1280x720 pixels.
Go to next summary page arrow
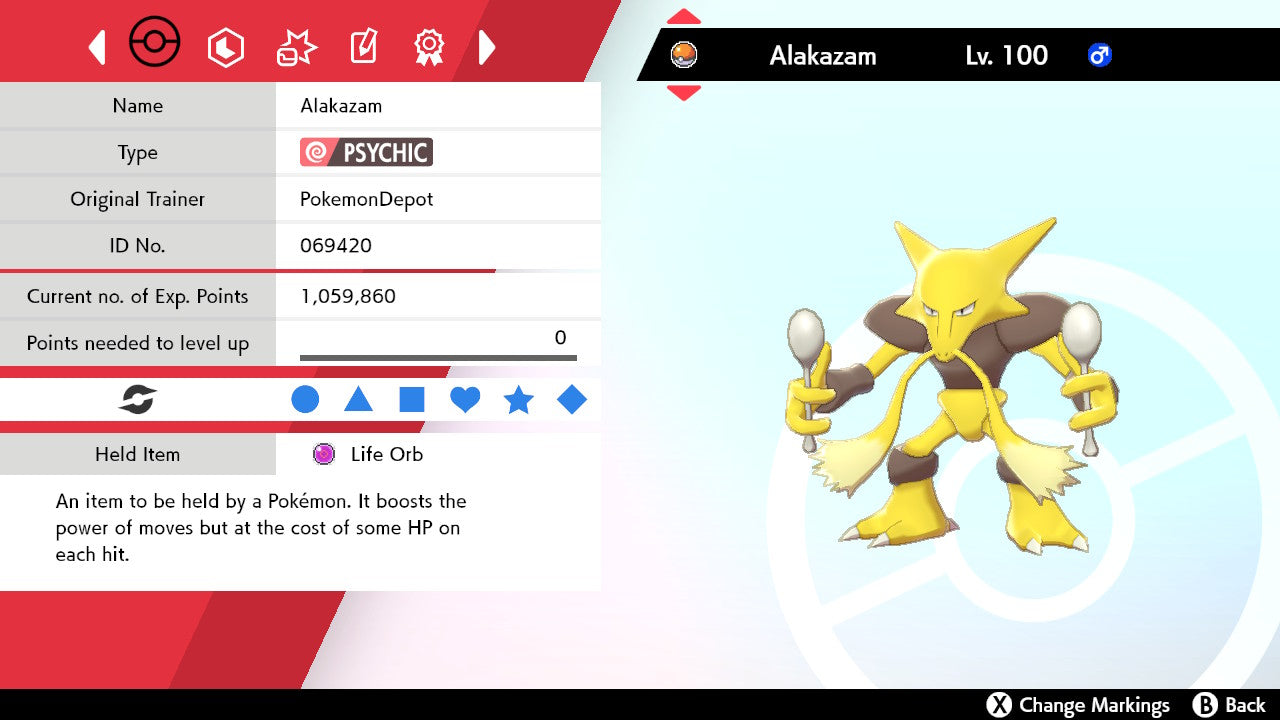[x=487, y=47]
